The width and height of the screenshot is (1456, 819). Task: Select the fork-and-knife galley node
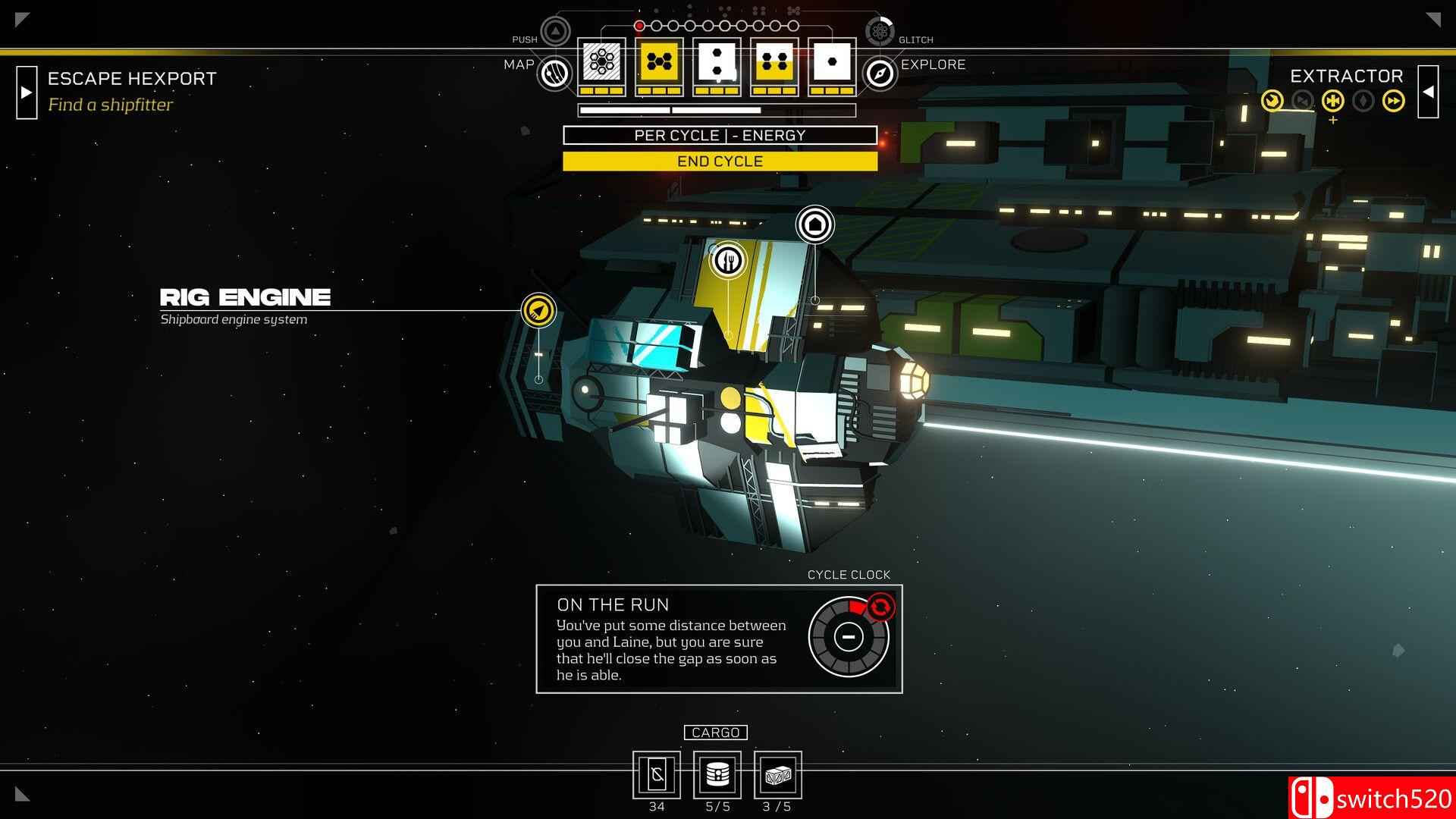tap(728, 260)
